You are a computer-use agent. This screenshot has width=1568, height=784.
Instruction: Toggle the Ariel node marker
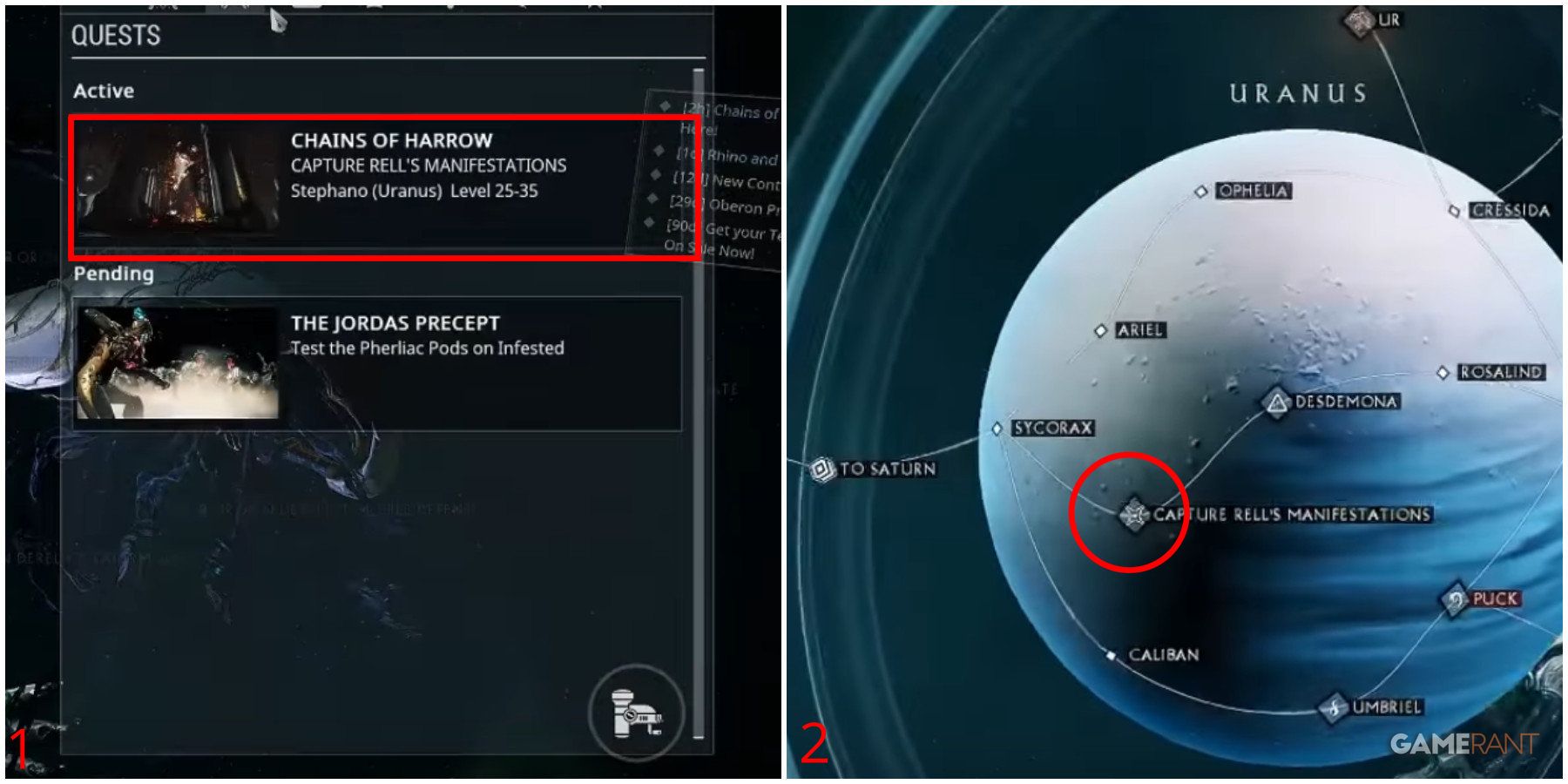[x=1099, y=330]
